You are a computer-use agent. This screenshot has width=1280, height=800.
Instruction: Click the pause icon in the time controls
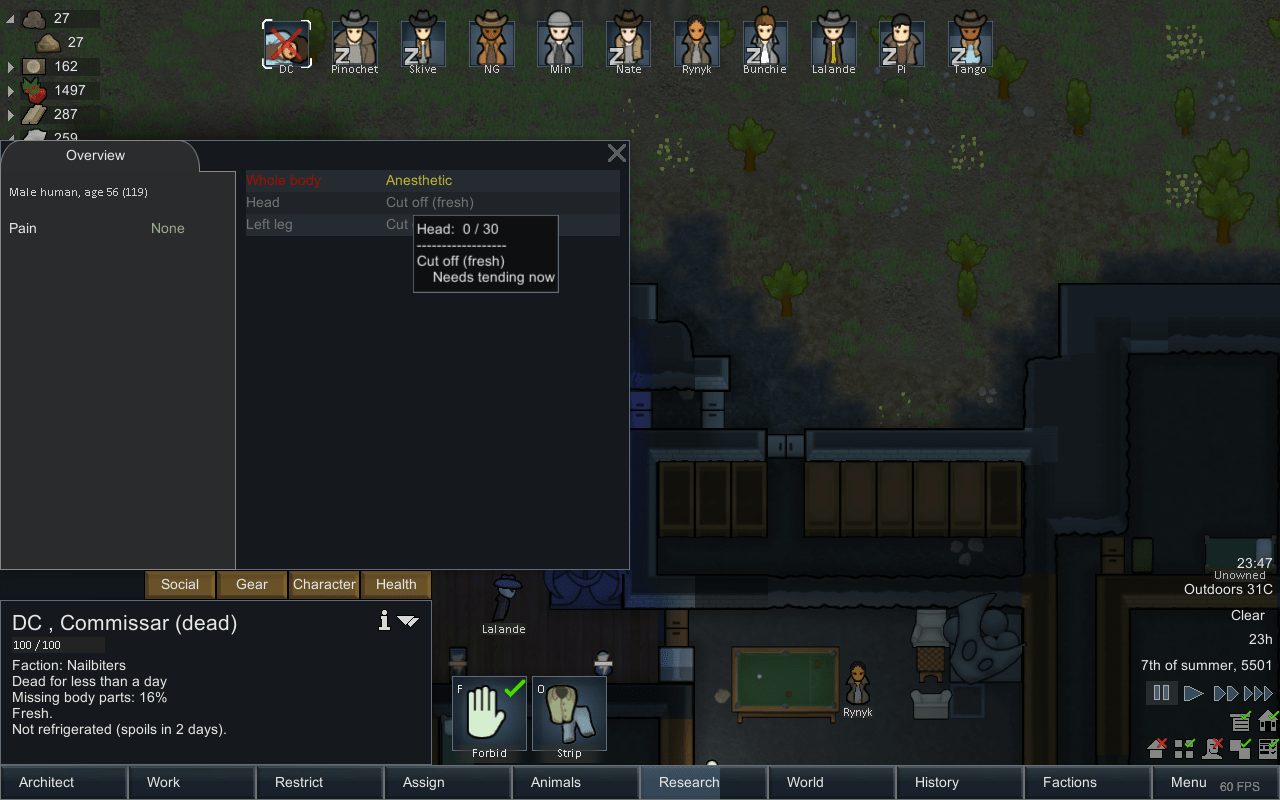(x=1161, y=692)
